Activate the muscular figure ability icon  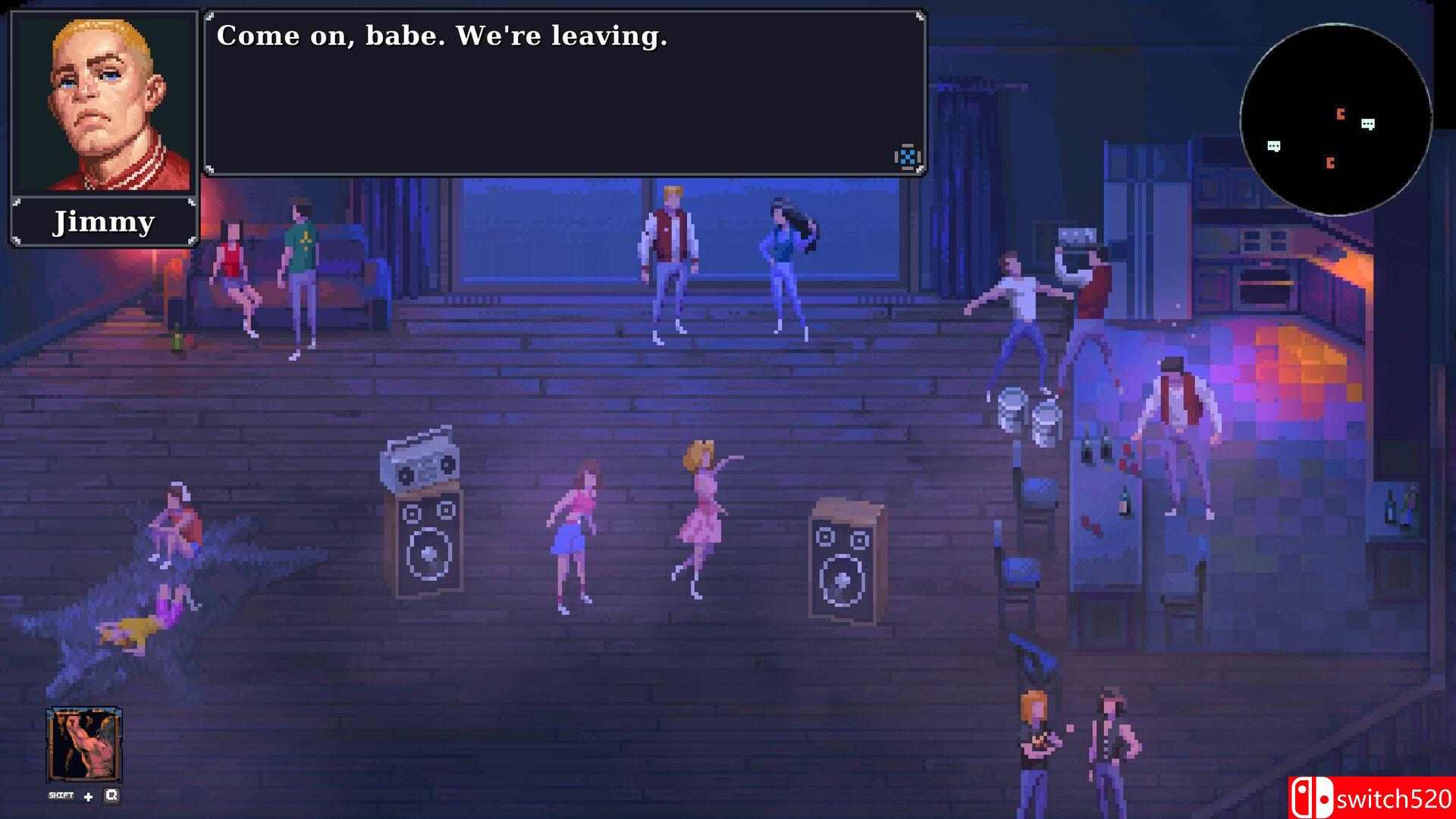pyautogui.click(x=83, y=745)
